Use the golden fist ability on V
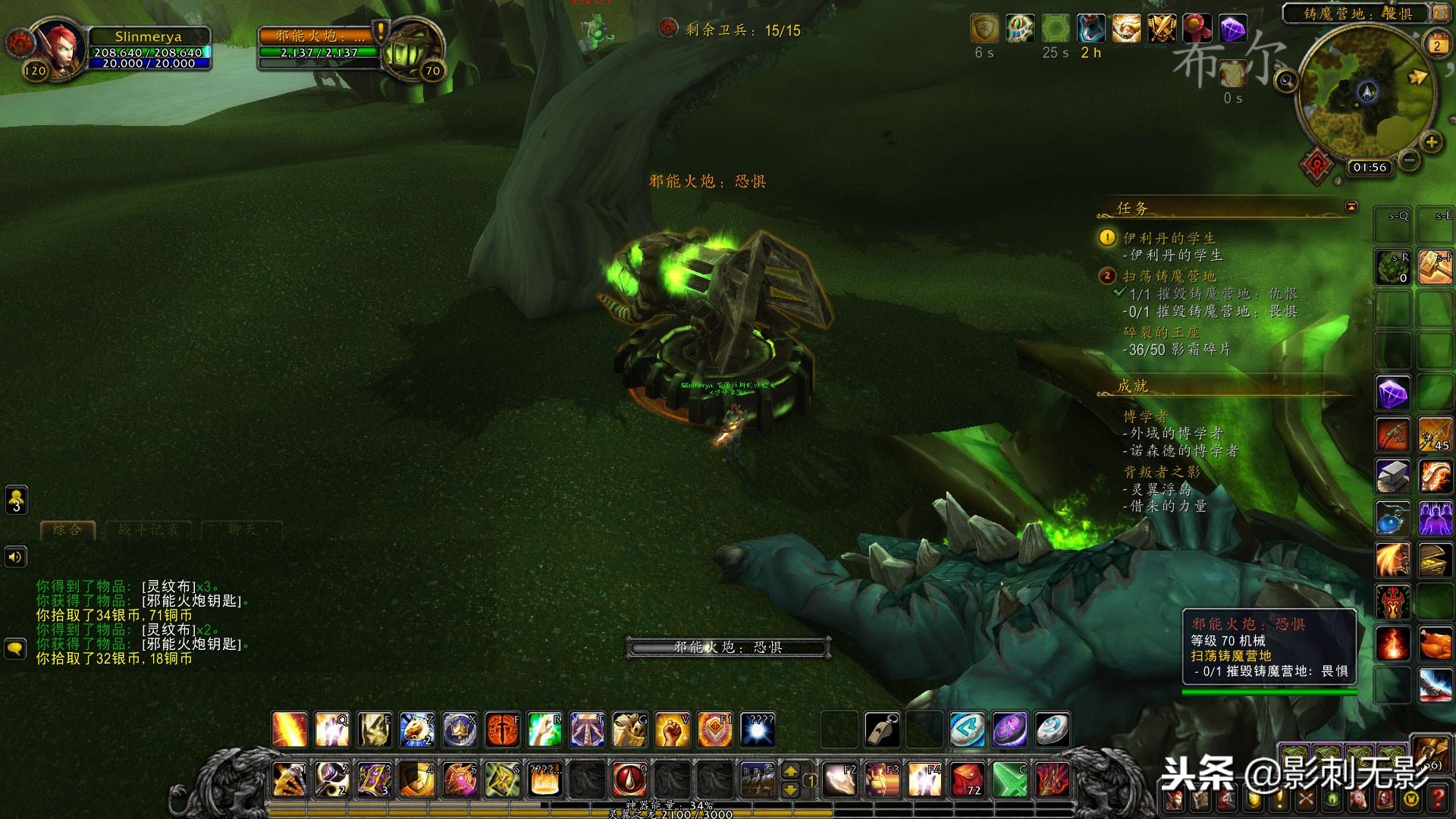Screen dimensions: 1456x819 [x=672, y=730]
